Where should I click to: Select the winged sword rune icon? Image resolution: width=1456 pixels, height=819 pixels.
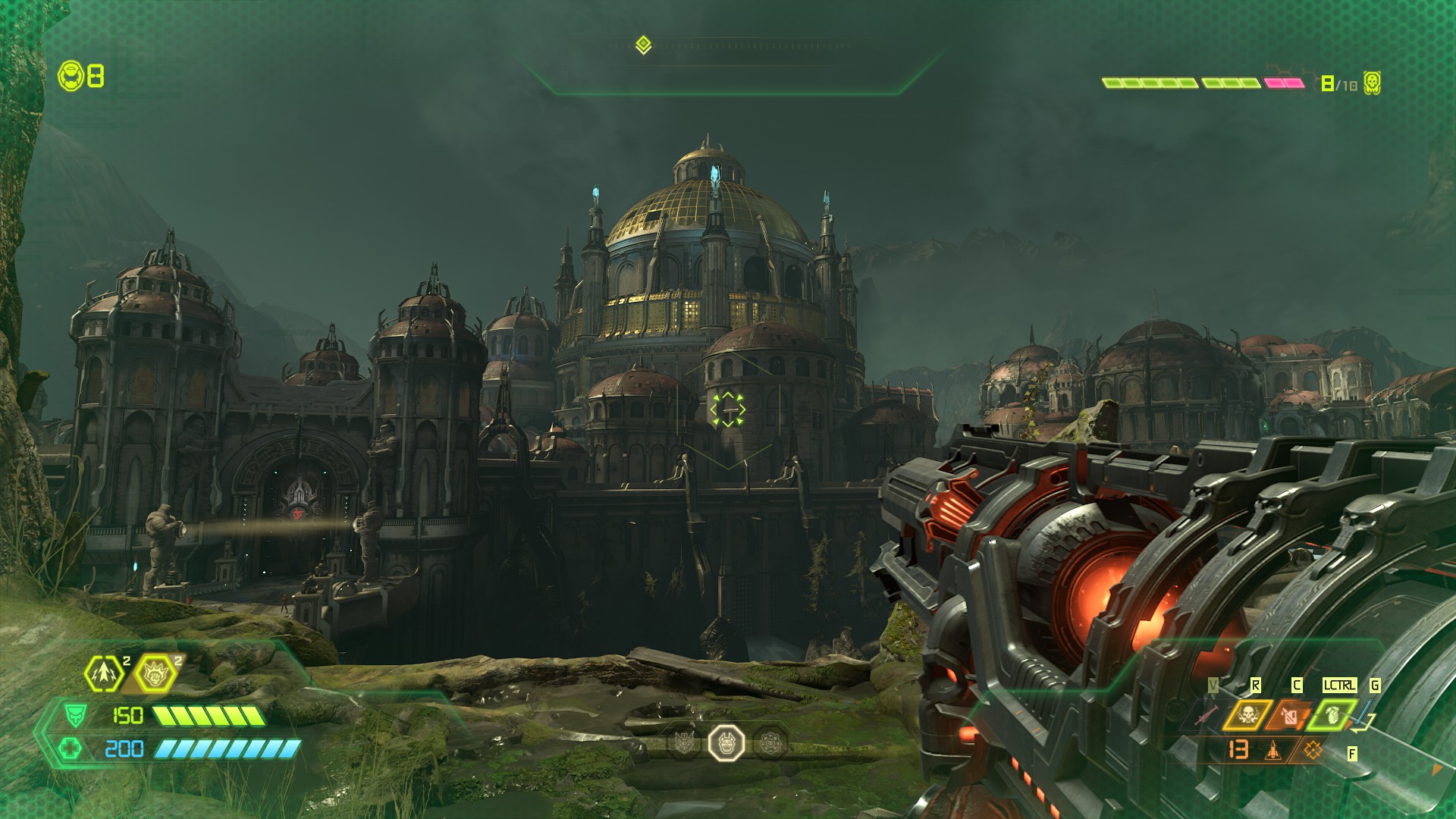pos(684,743)
